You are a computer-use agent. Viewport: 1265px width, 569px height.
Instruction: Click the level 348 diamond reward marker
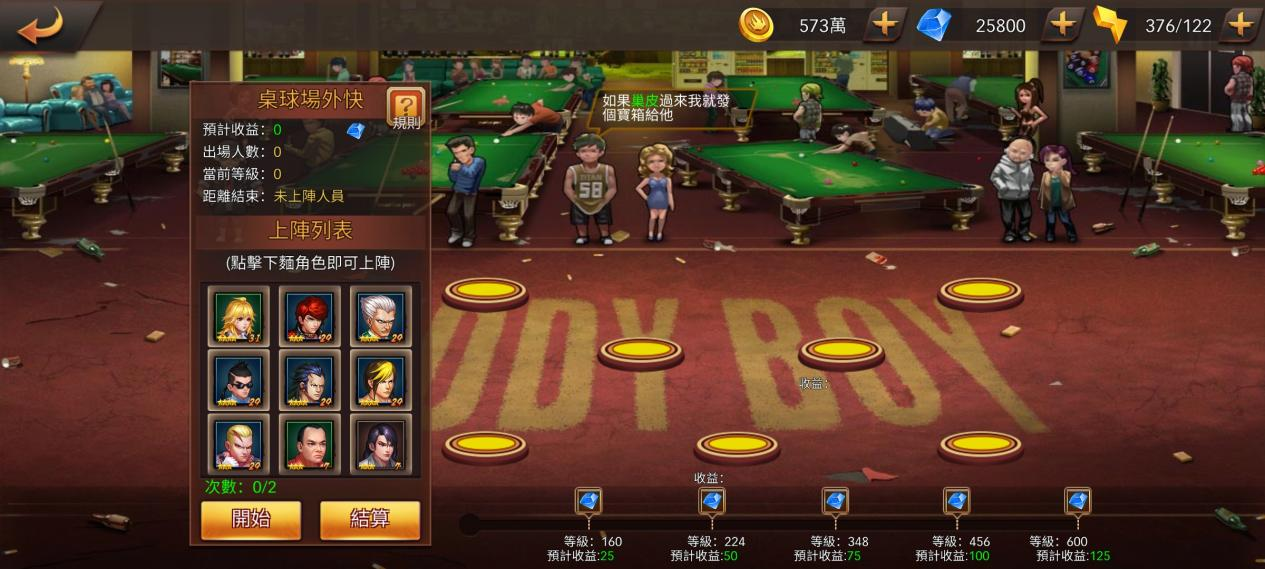tap(835, 500)
